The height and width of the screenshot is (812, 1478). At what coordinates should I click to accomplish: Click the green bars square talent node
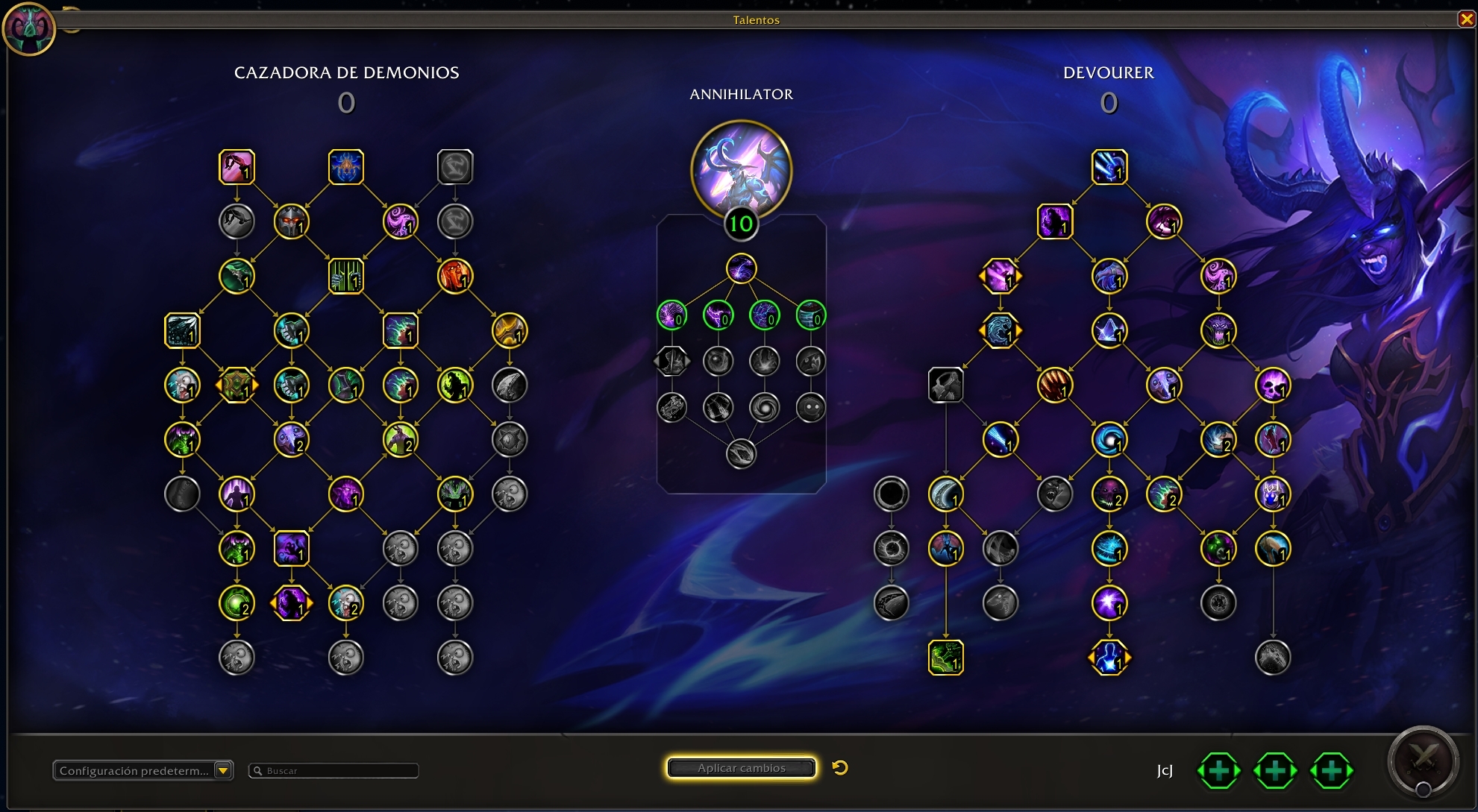[345, 277]
